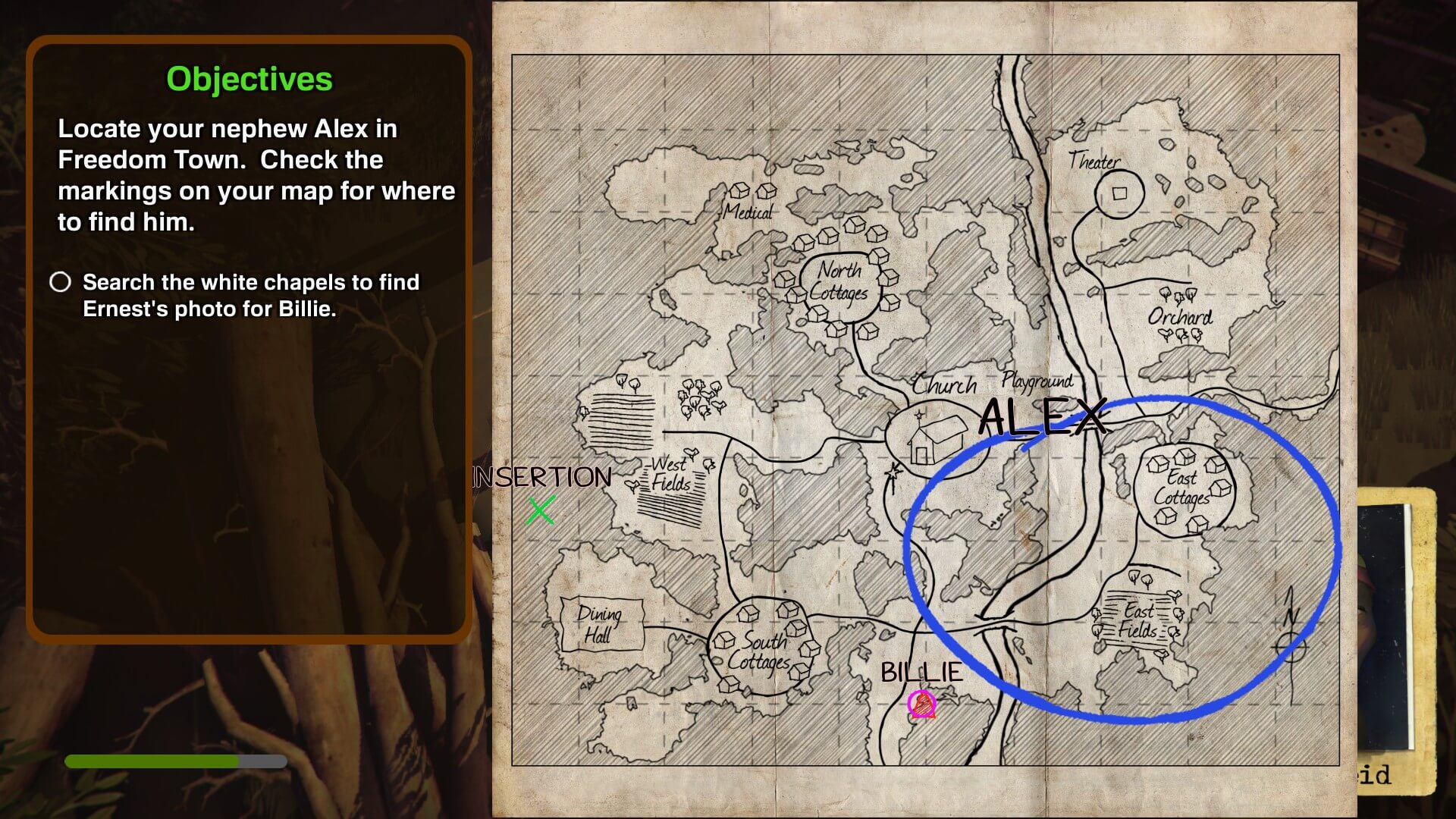Screen dimensions: 1456x819
Task: Choose the North Cottages map location
Action: pyautogui.click(x=839, y=282)
